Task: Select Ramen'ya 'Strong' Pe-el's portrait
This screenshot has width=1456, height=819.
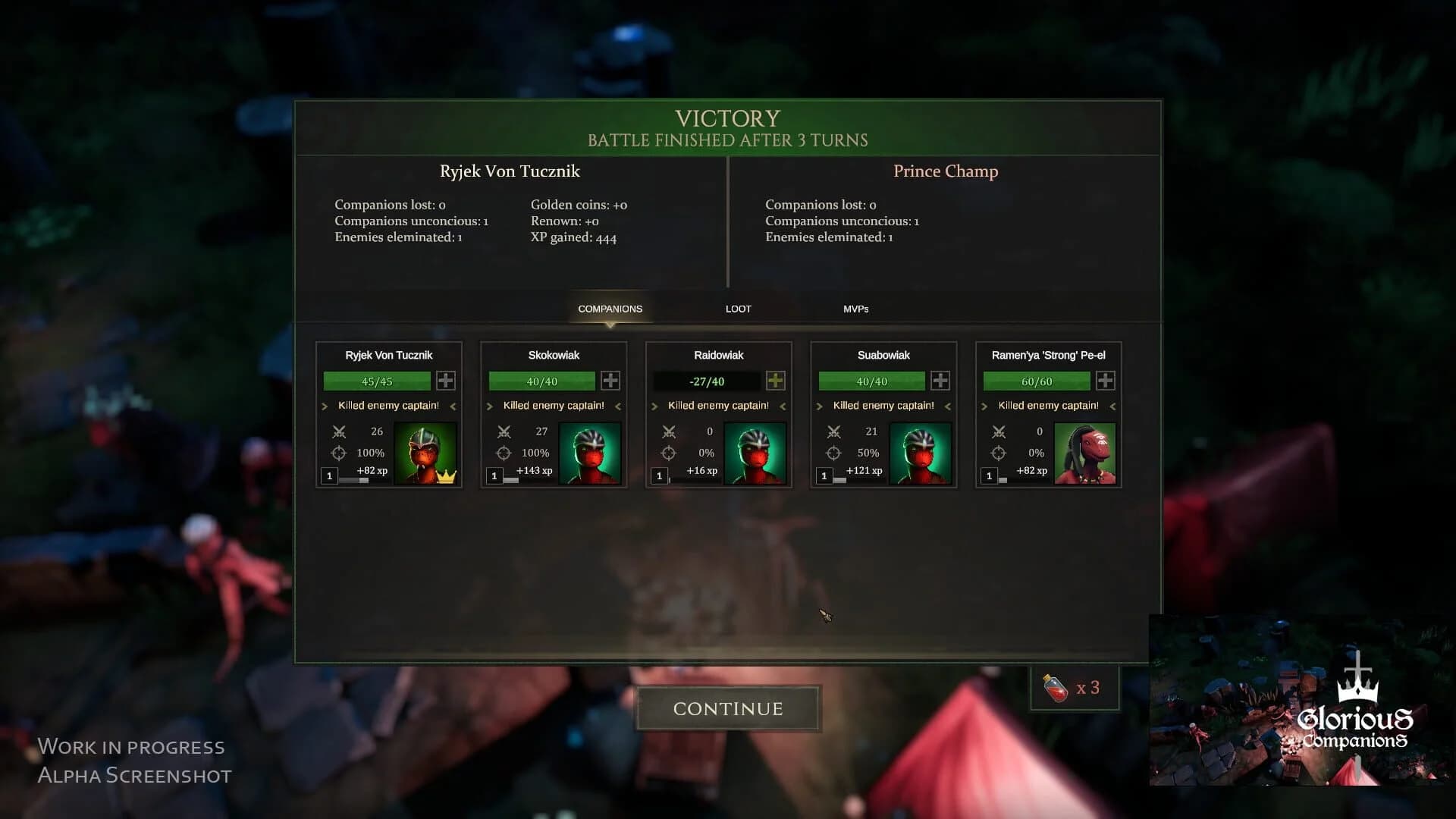Action: click(1086, 453)
